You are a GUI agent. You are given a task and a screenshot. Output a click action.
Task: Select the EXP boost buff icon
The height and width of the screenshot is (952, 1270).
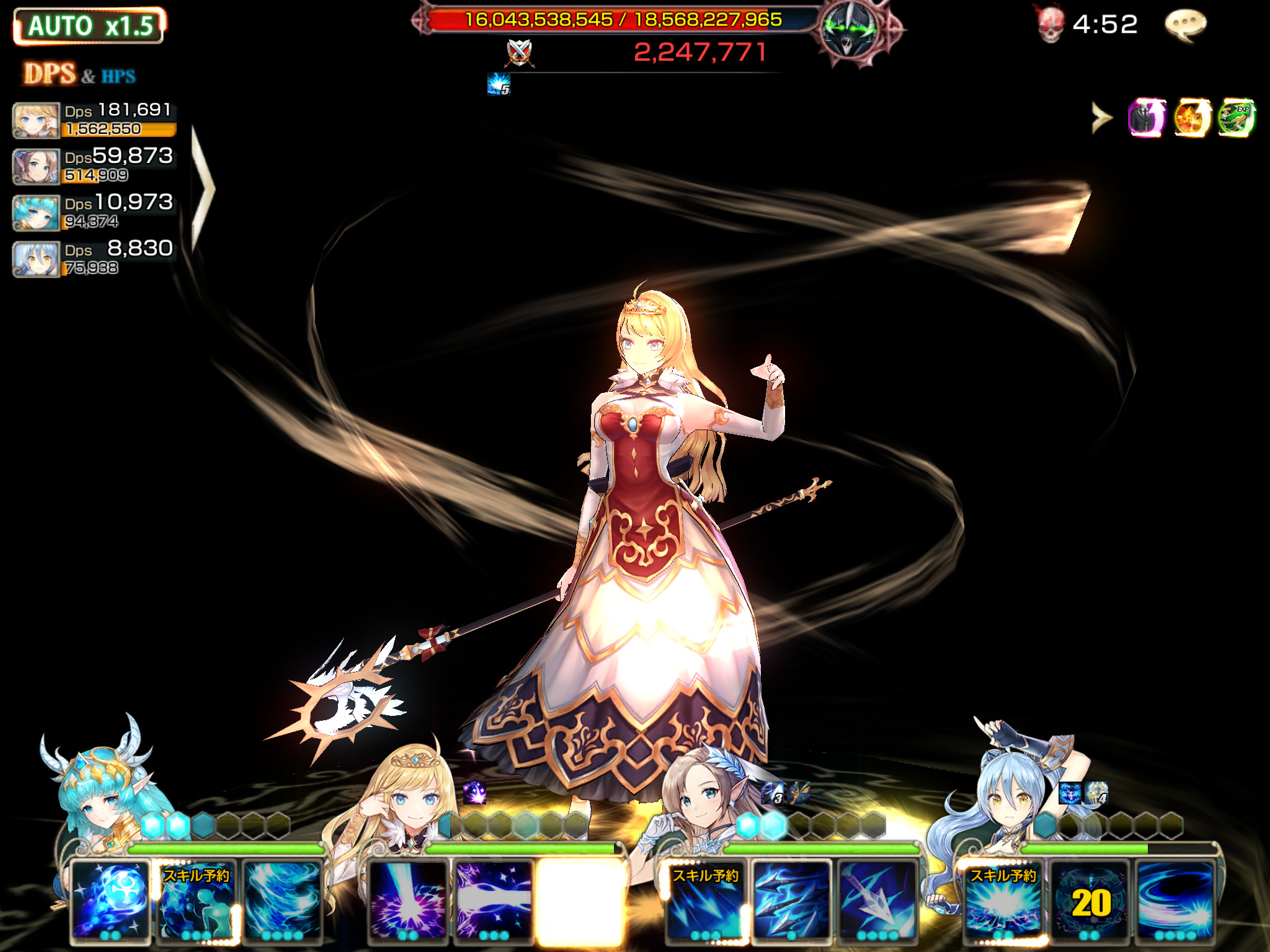click(1235, 118)
